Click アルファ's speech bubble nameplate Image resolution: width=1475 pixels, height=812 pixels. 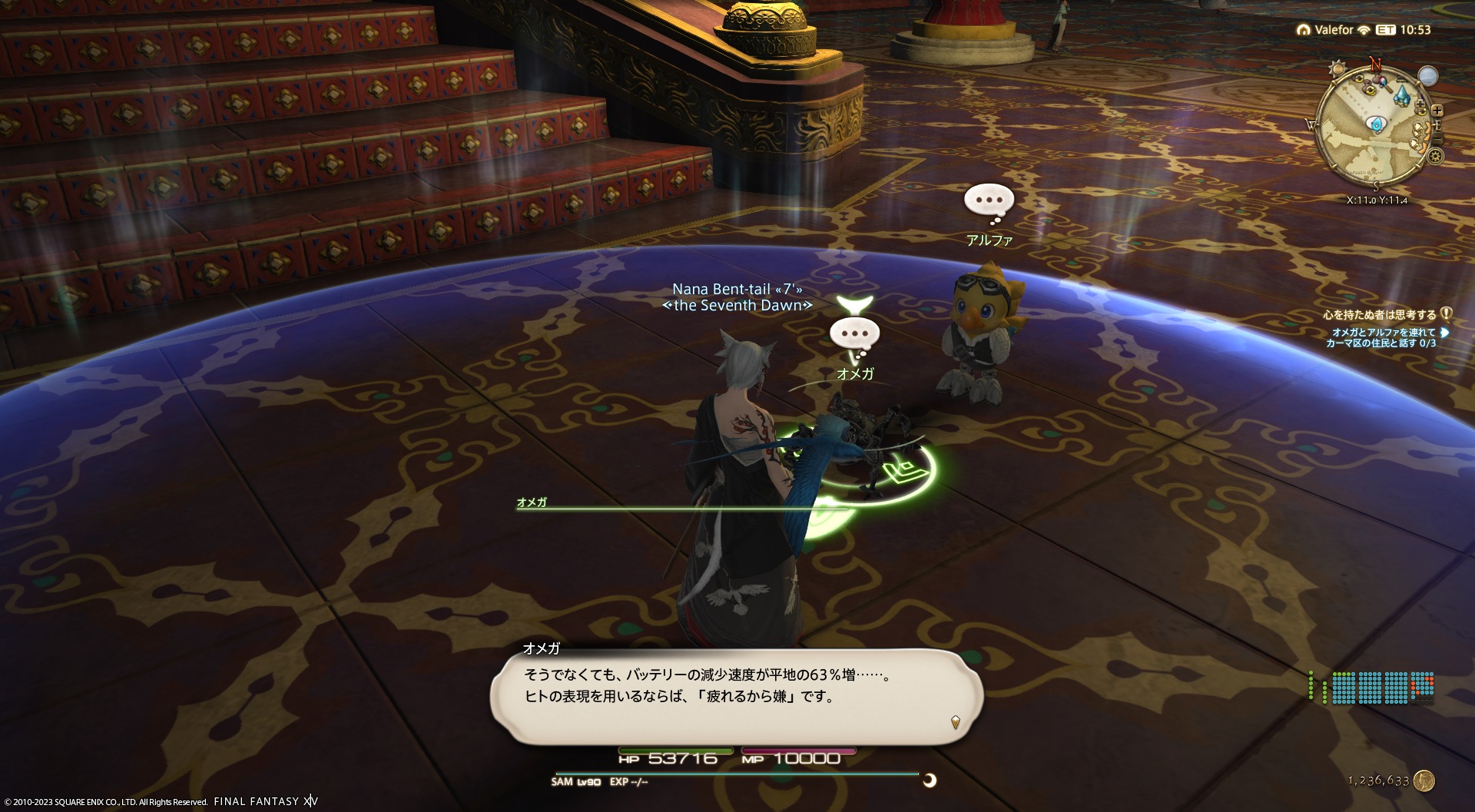pos(989,201)
